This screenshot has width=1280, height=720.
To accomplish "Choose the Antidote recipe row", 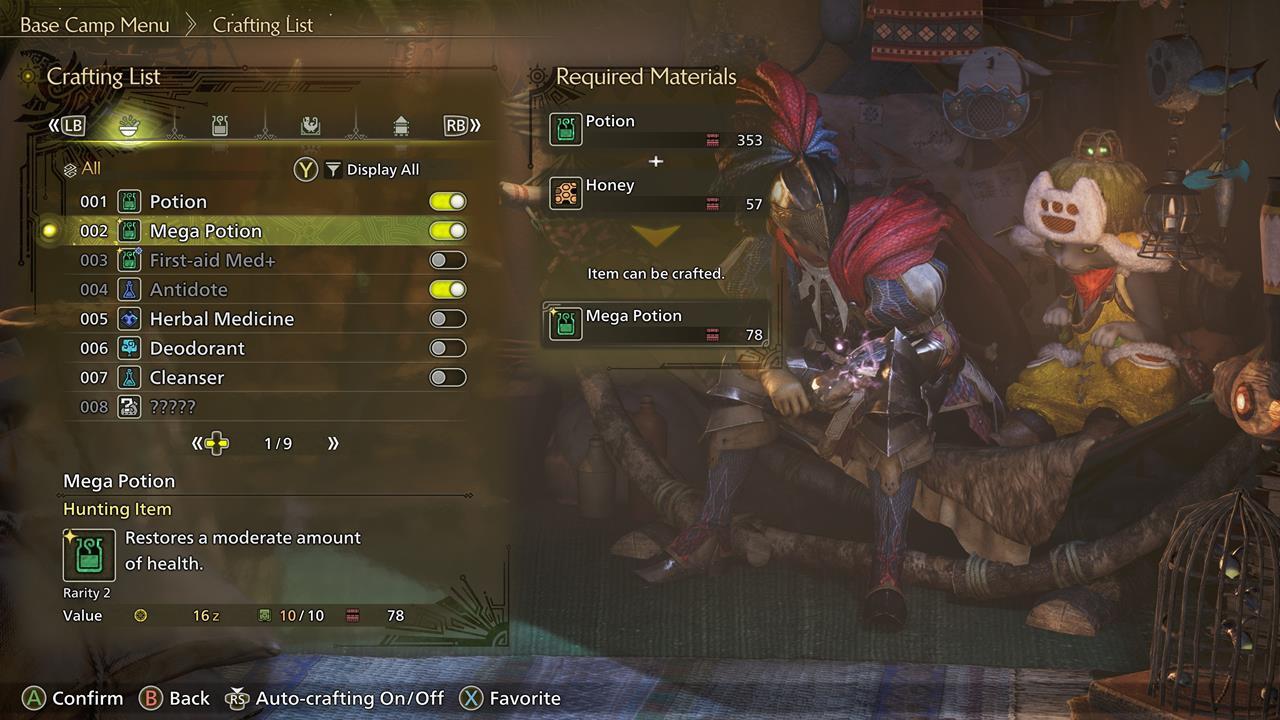I will click(188, 290).
